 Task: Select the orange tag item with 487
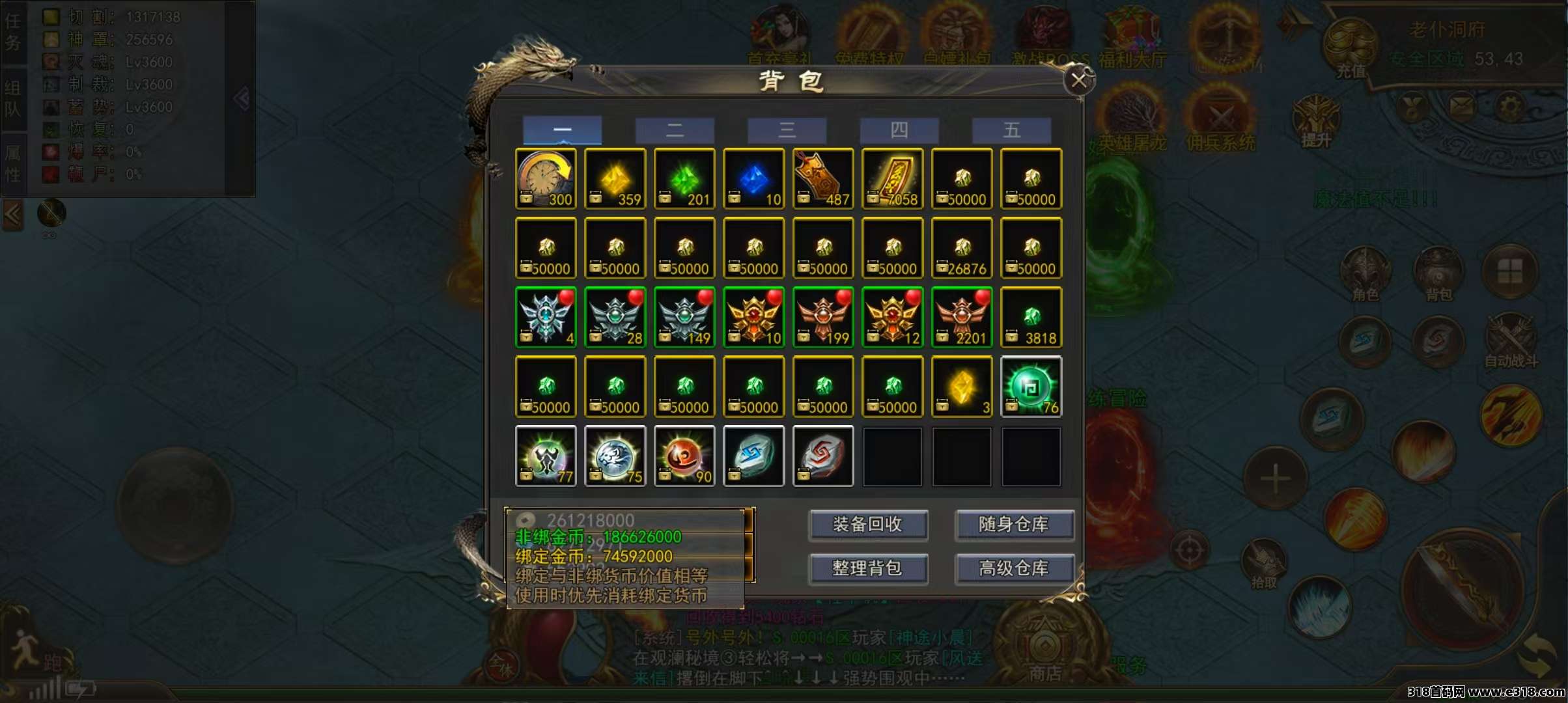coord(823,178)
